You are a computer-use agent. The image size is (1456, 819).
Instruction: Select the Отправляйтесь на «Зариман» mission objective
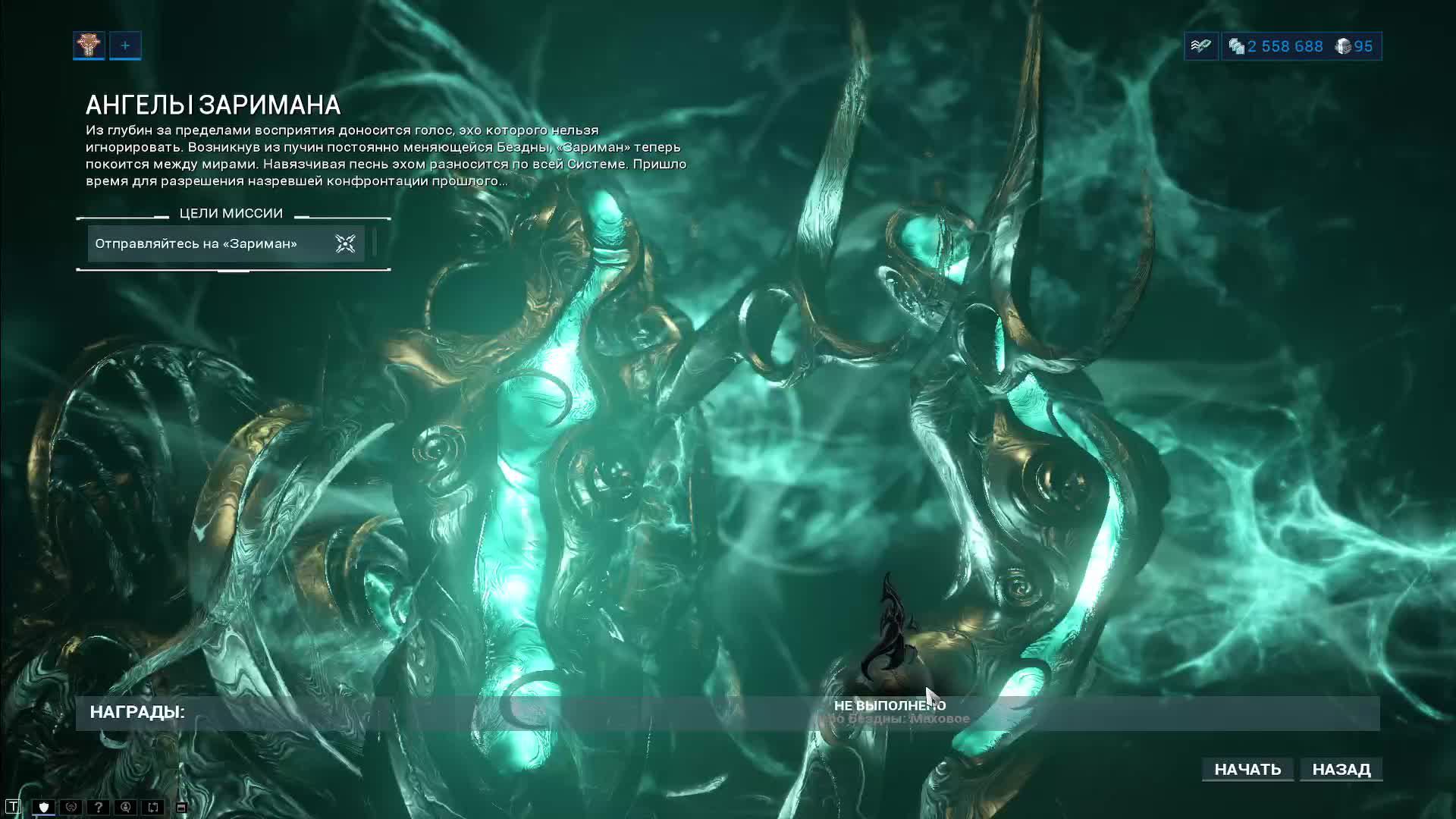tap(196, 243)
